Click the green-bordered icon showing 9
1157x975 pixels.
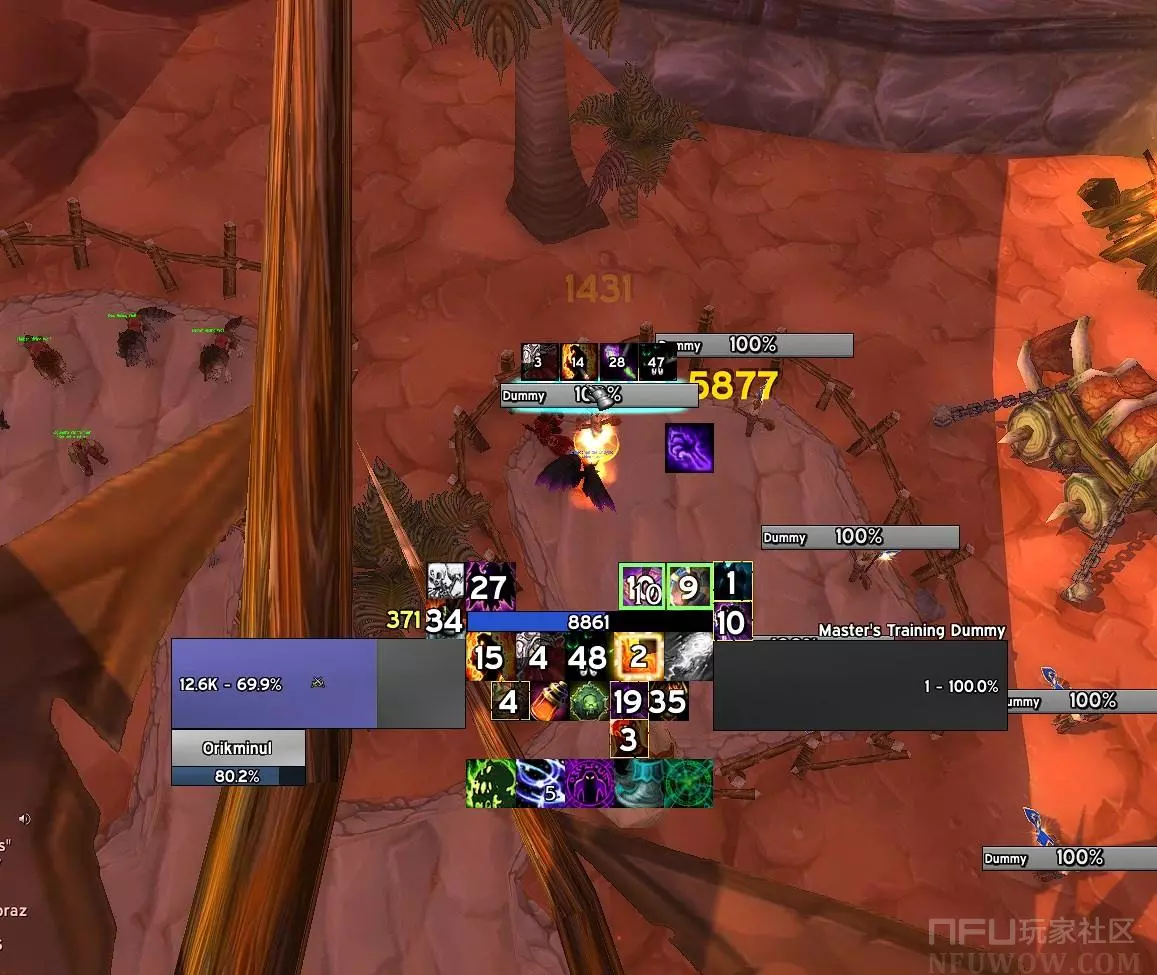688,586
